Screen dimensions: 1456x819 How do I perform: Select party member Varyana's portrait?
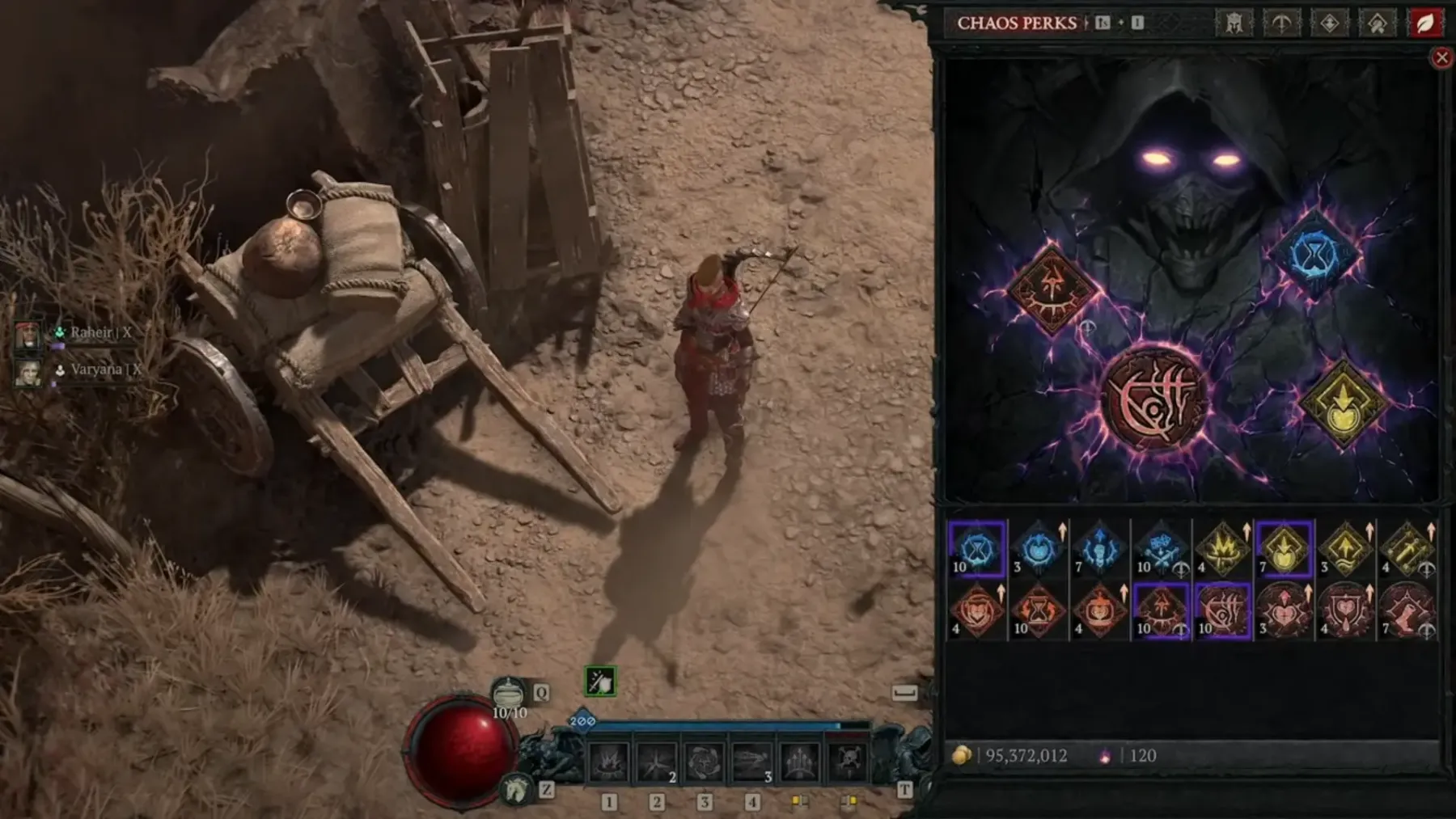click(28, 371)
